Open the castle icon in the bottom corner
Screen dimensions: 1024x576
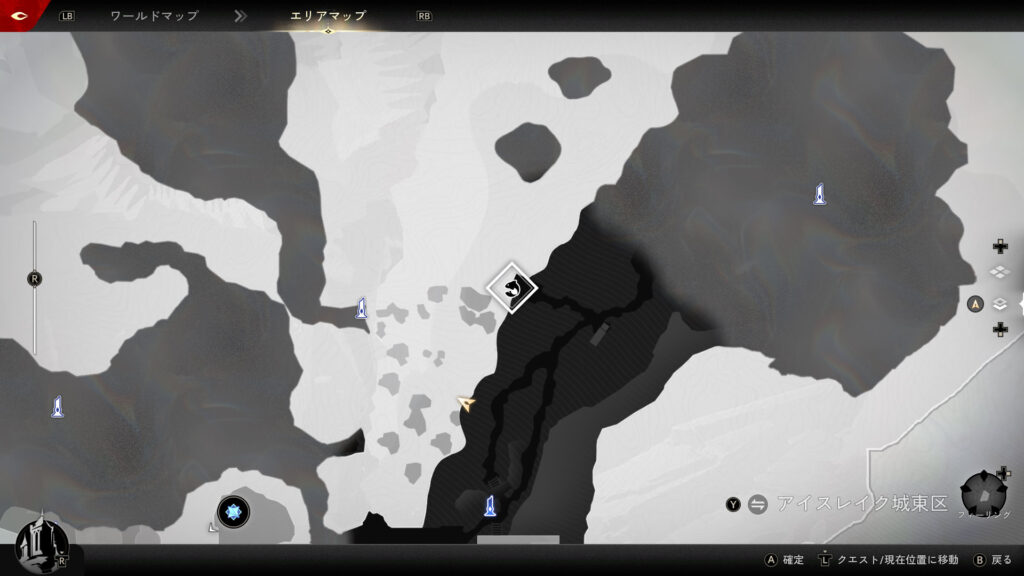click(40, 544)
